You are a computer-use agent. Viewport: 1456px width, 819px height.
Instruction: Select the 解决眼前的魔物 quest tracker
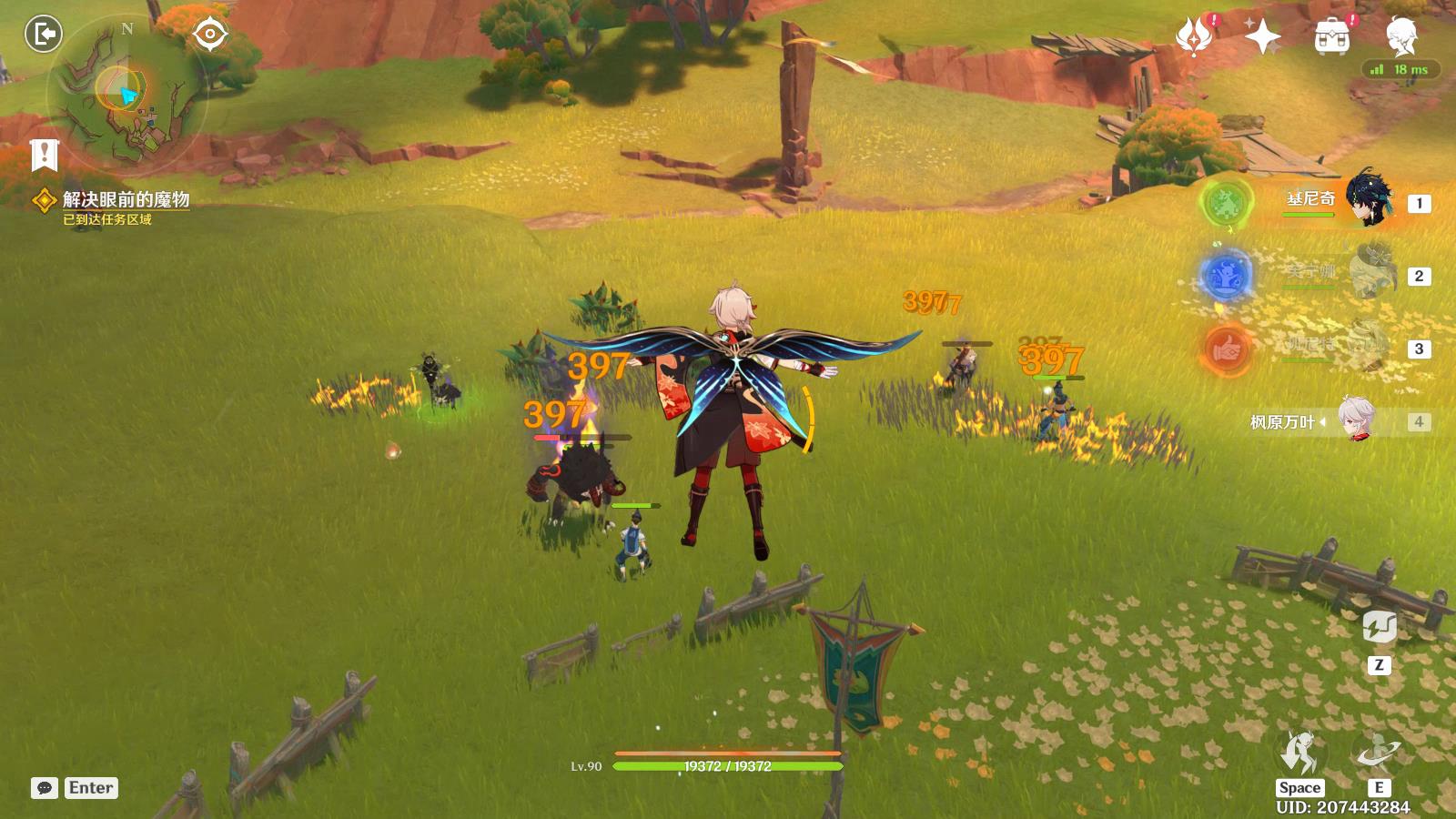(126, 199)
